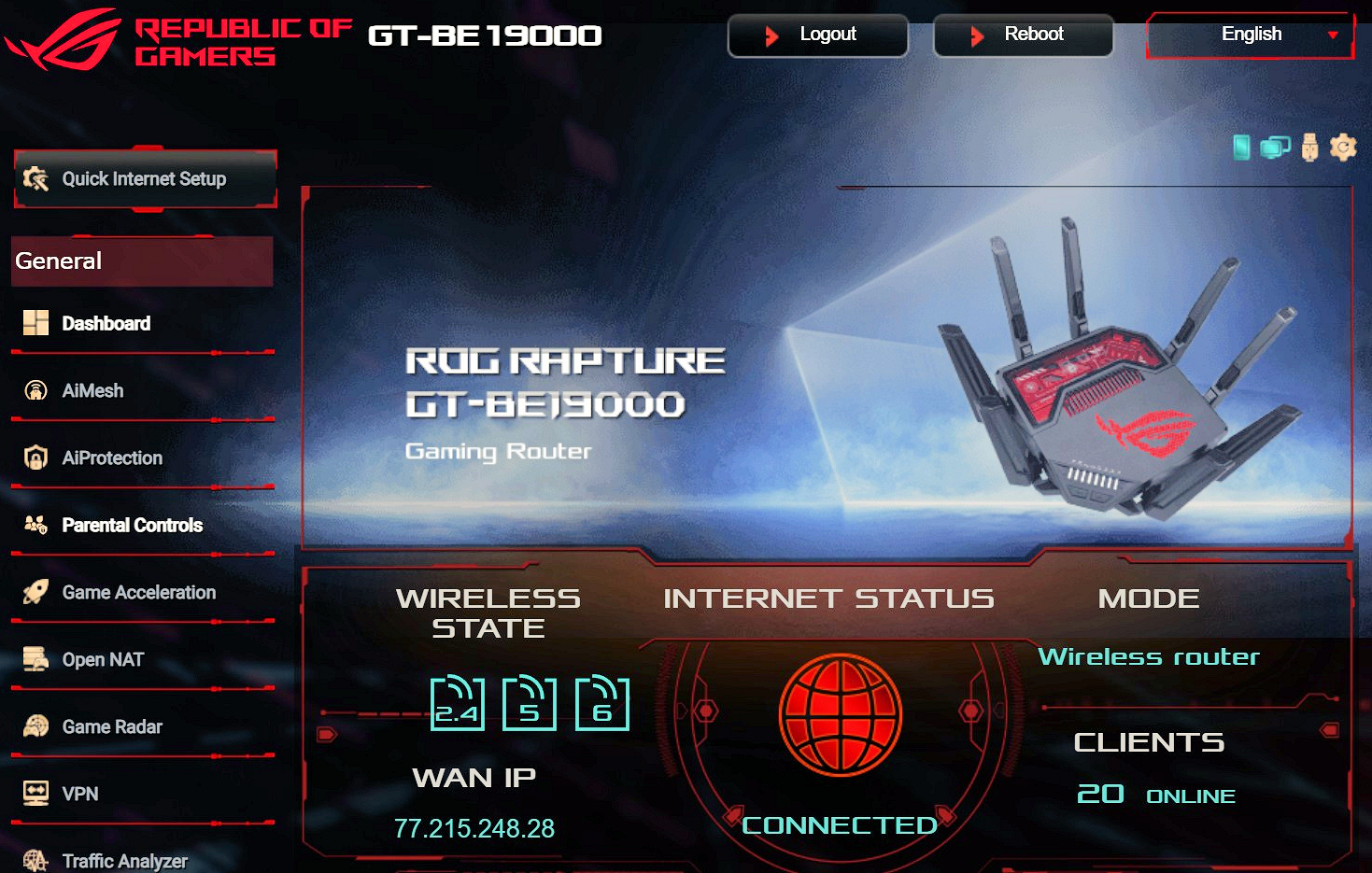Select Parental Controls in sidebar
Viewport: 1372px width, 873px height.
pyautogui.click(x=132, y=526)
